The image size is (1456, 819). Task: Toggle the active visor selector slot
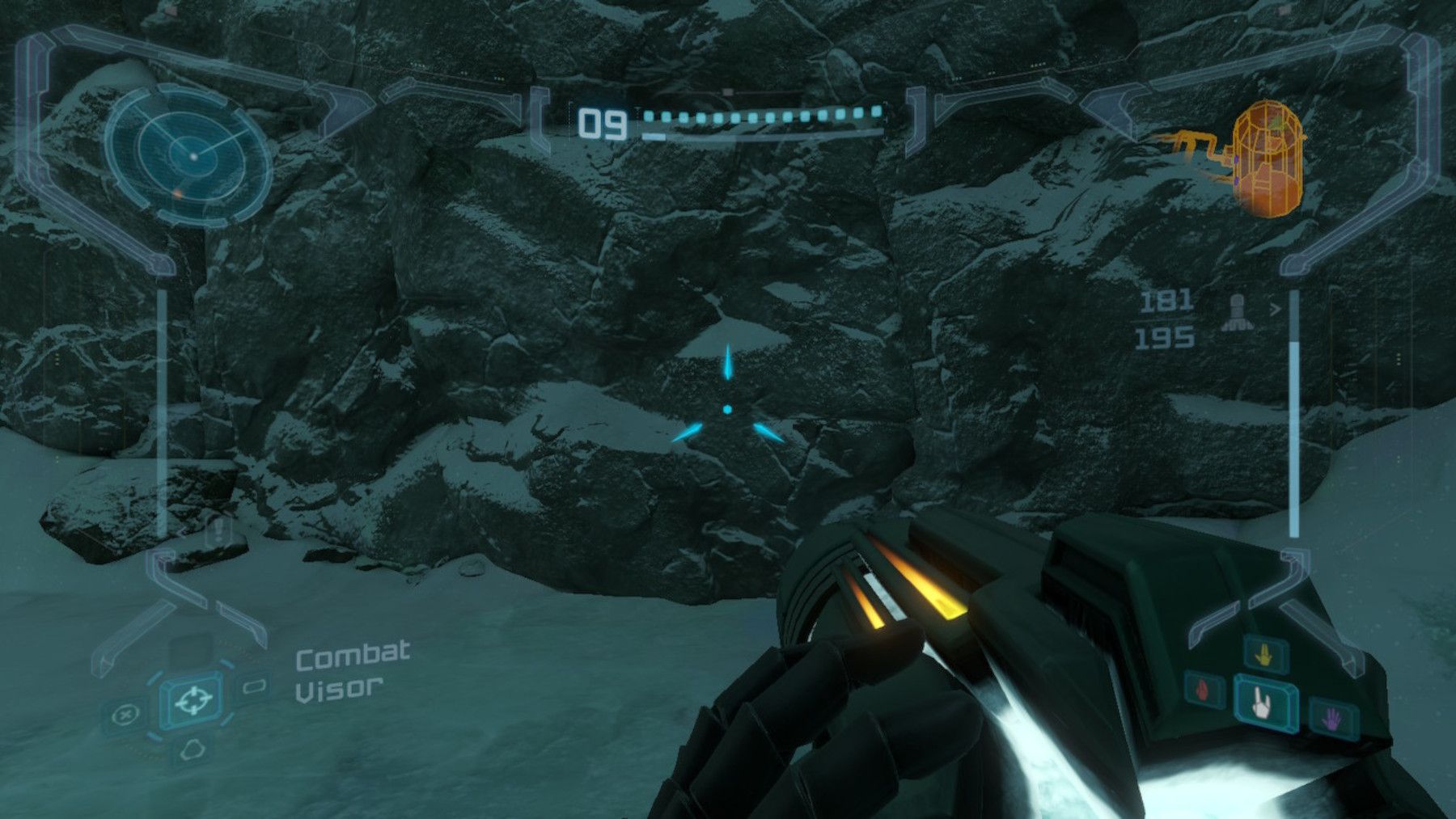pos(193,700)
